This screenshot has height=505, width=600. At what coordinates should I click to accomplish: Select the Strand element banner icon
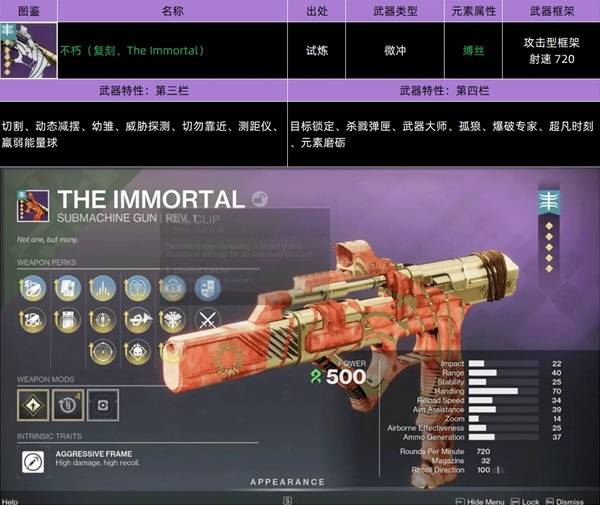(548, 199)
